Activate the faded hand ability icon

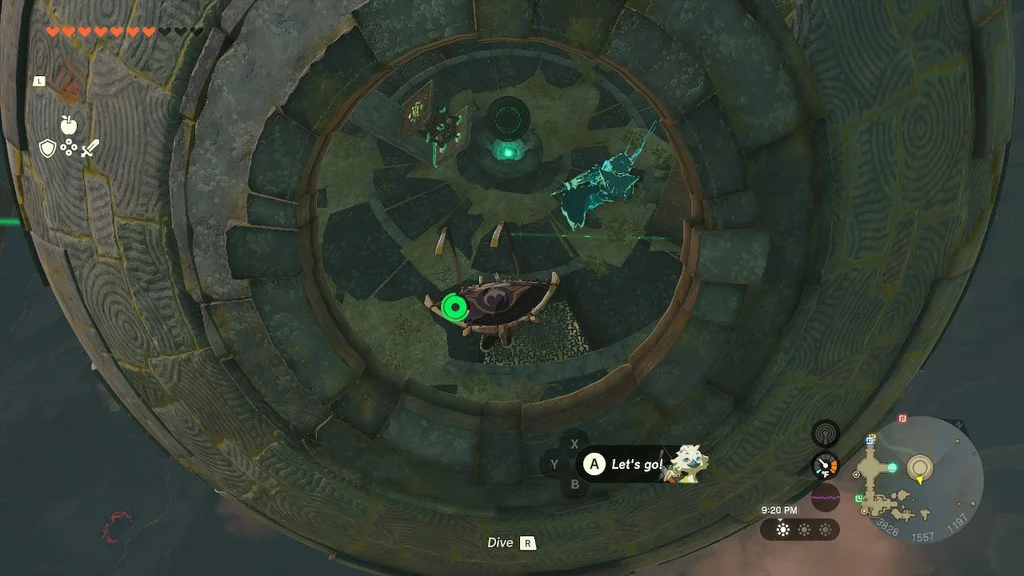(67, 76)
